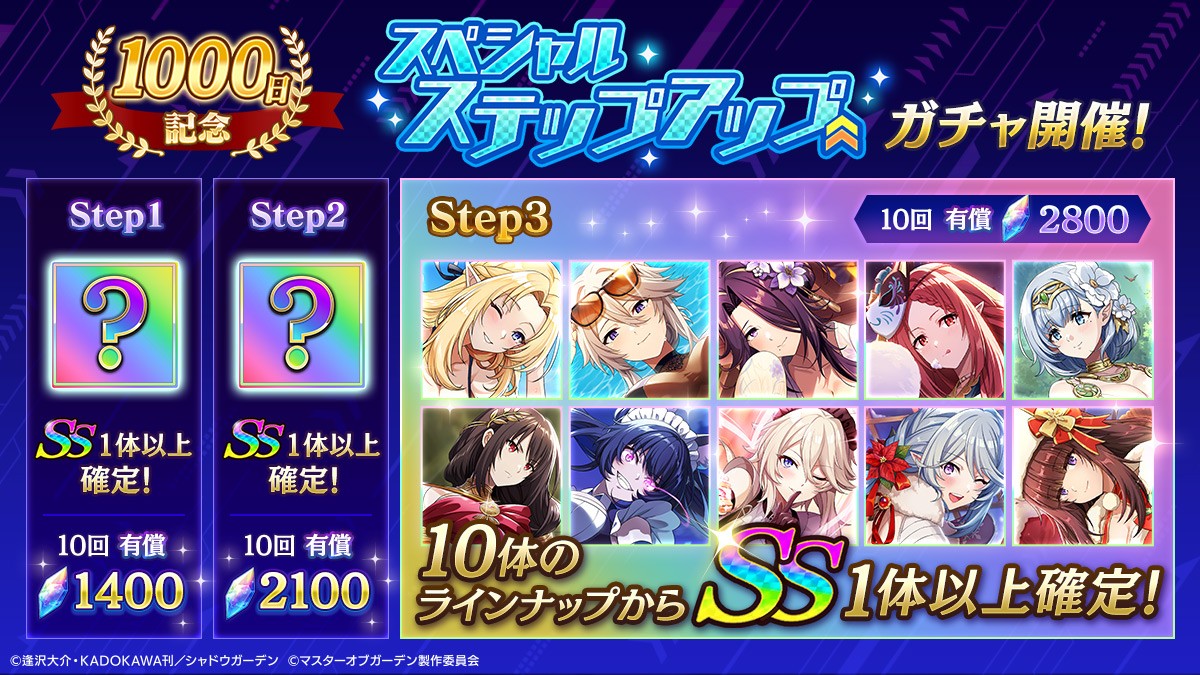Choose the red-haired girl with fox mask
This screenshot has height=675, width=1200.
click(x=935, y=328)
